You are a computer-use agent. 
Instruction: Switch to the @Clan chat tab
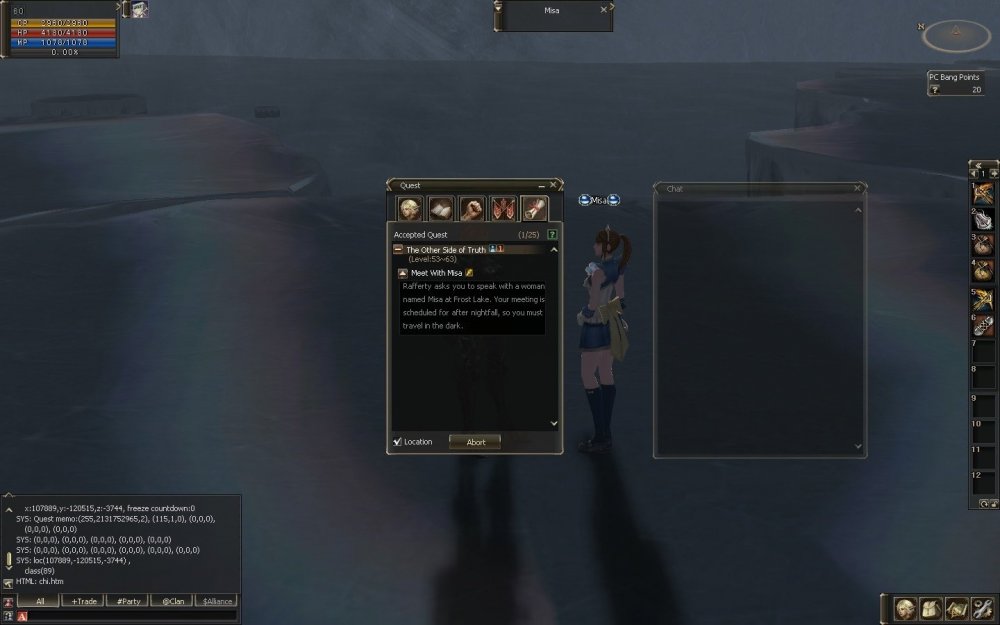click(x=172, y=601)
